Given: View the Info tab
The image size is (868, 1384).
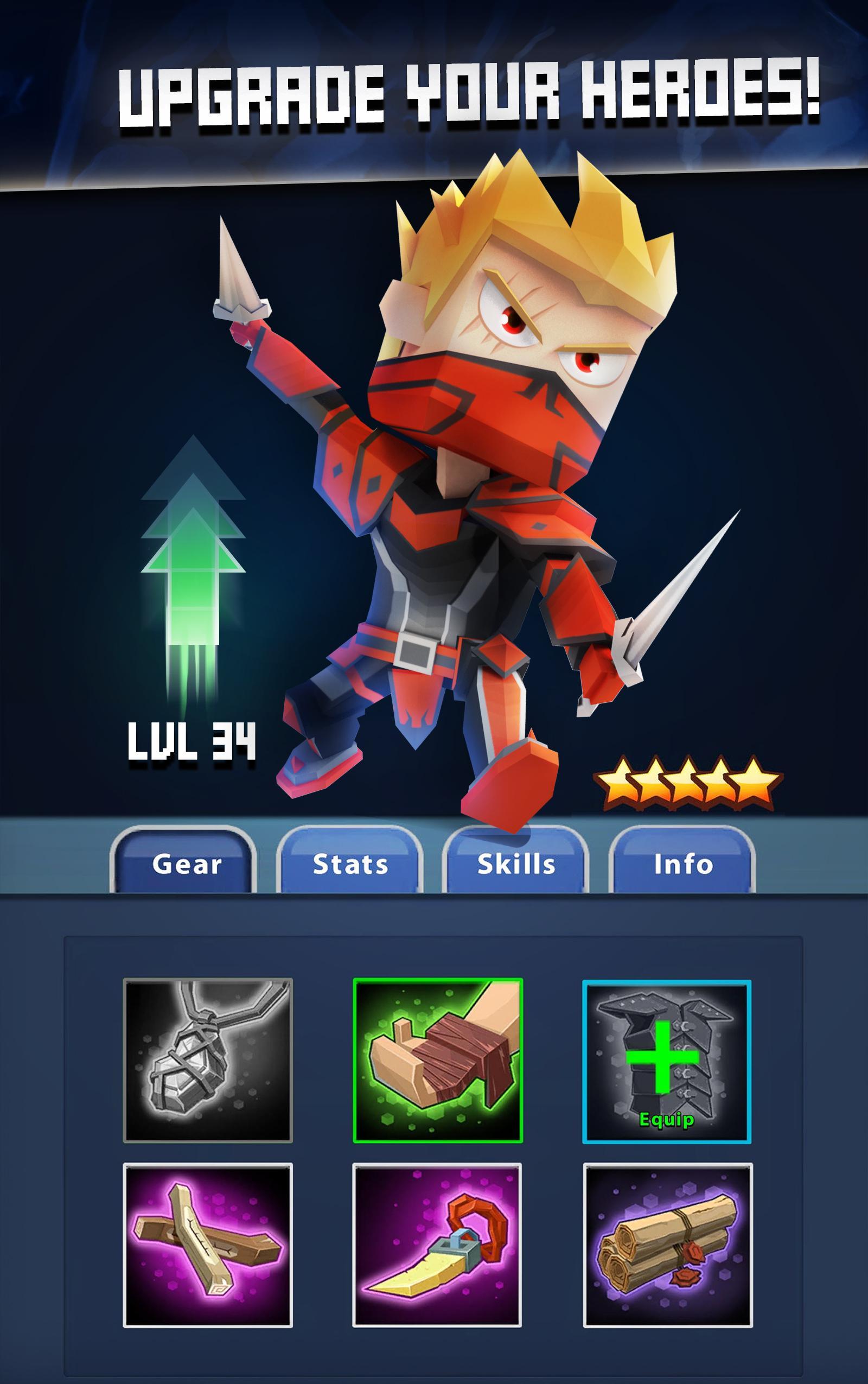Looking at the screenshot, I should coord(682,864).
